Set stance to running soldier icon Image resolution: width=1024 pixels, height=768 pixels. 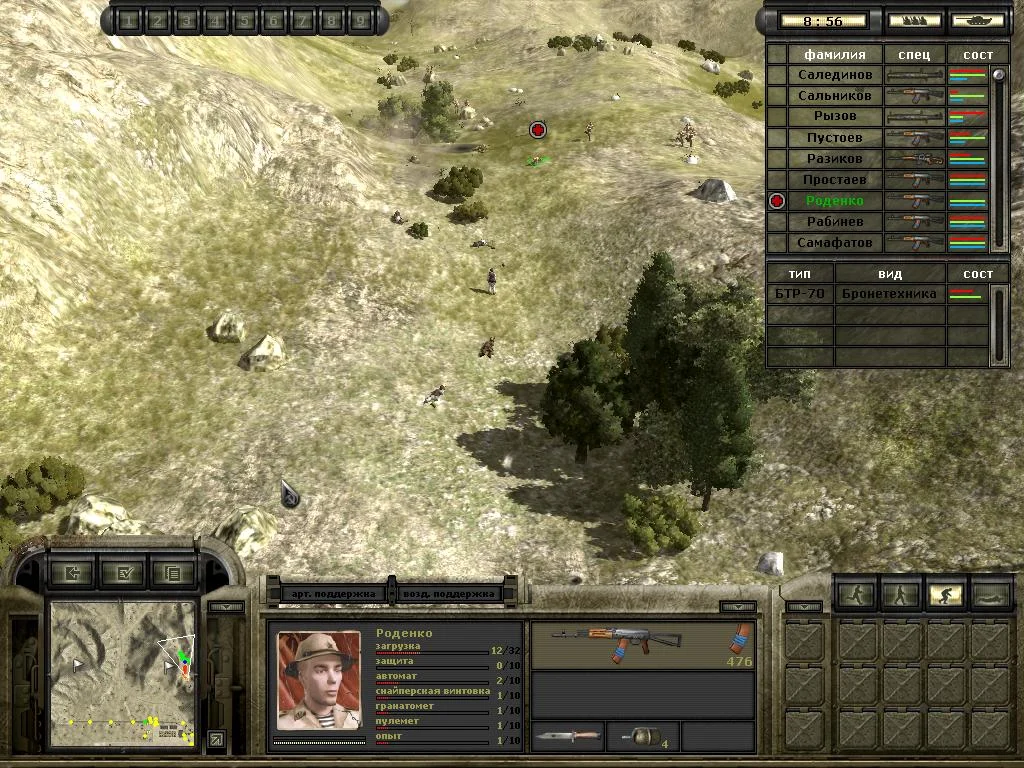coord(857,595)
